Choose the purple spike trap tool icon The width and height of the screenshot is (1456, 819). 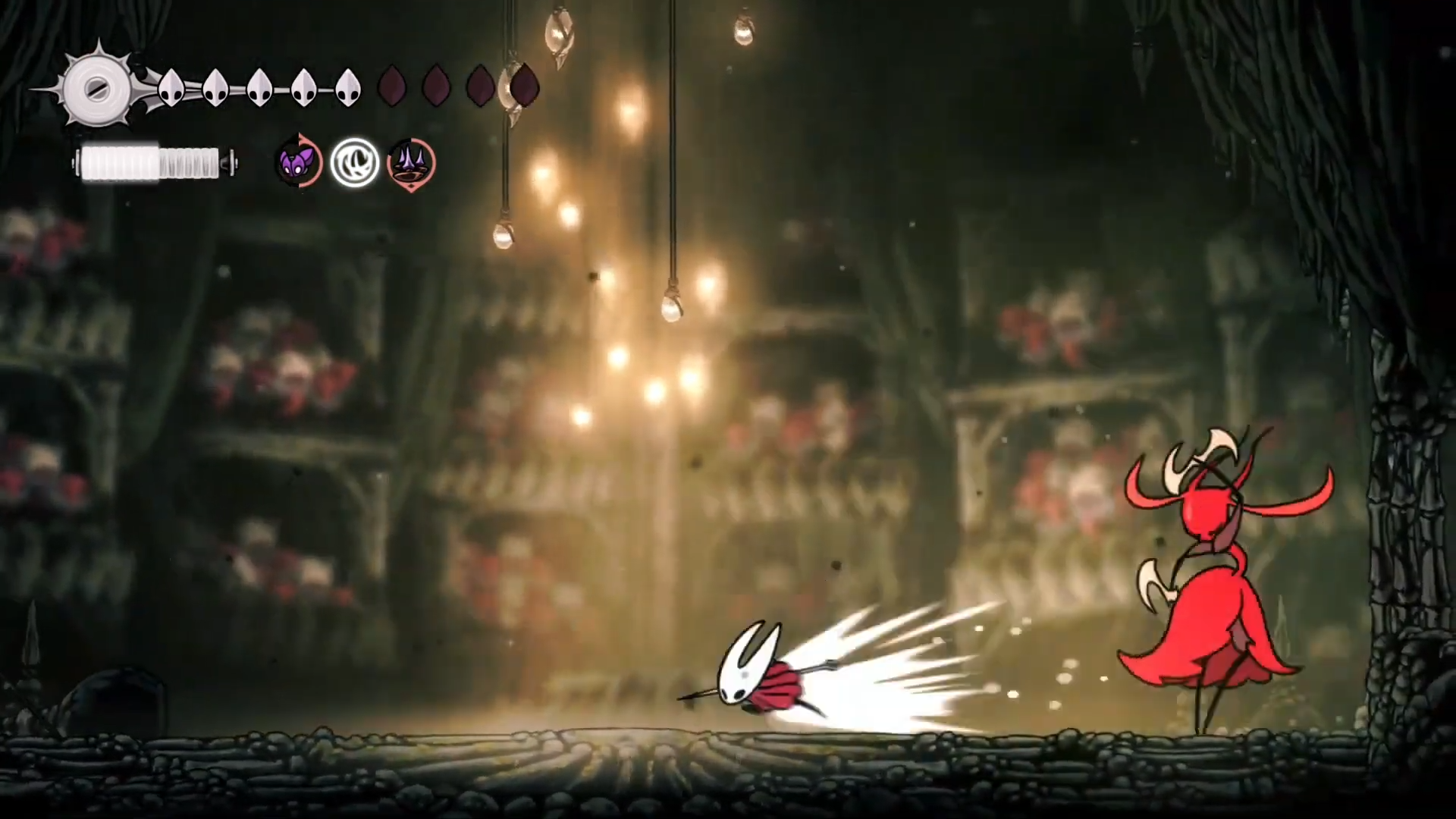(x=411, y=164)
